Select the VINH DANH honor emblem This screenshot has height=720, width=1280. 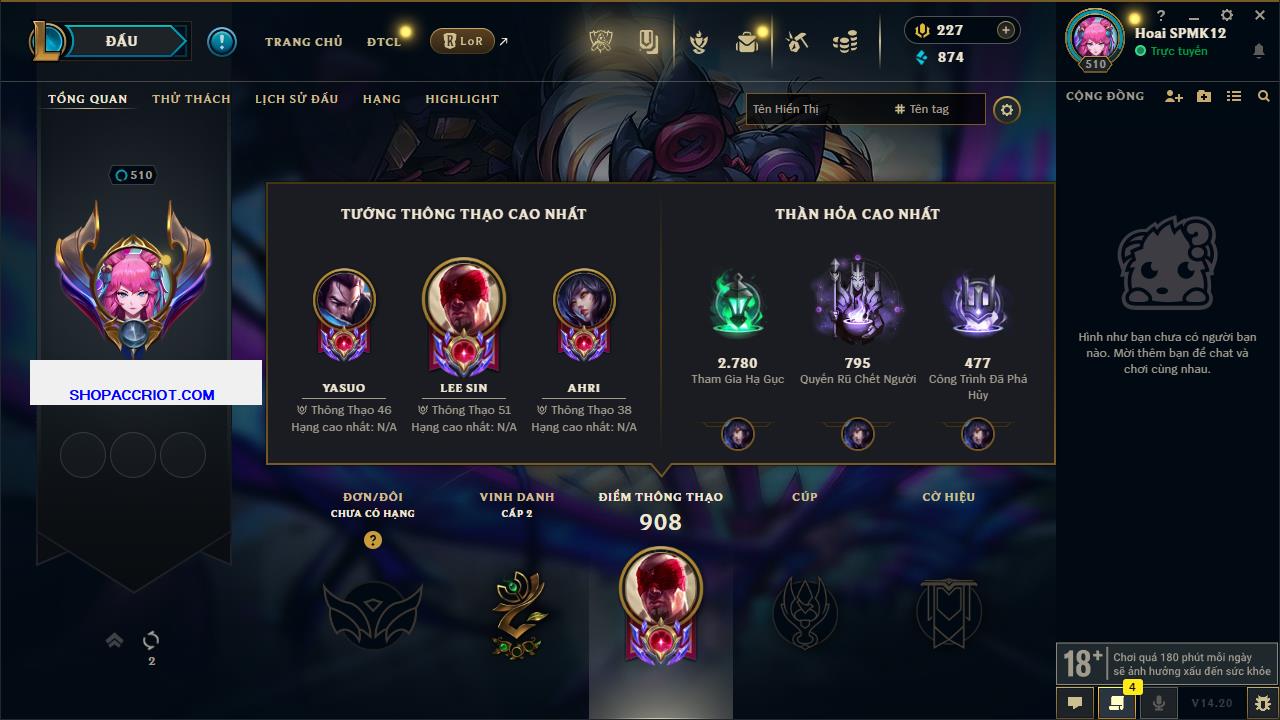pos(517,613)
